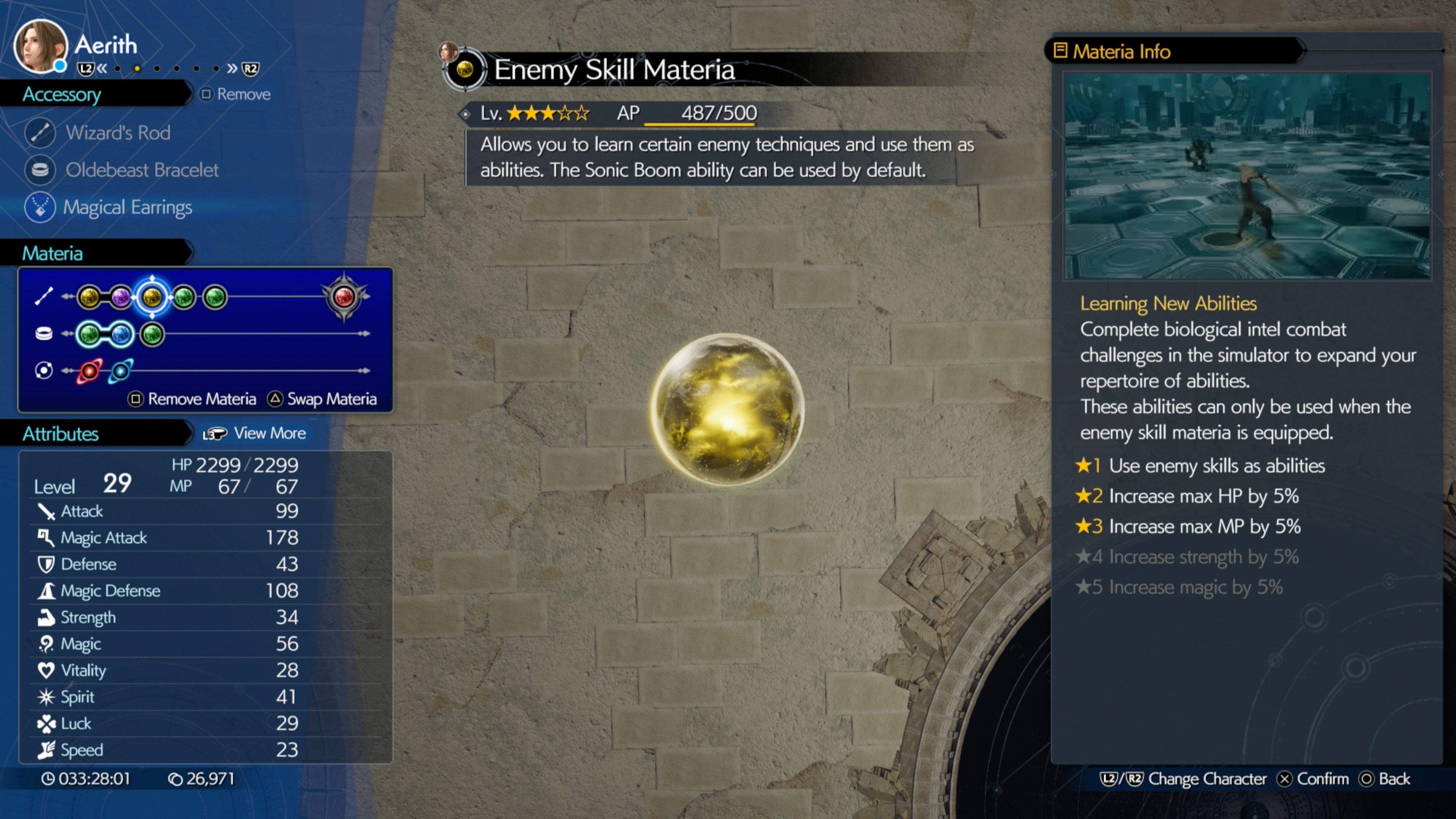1456x819 pixels.
Task: Select the red ringed materia in the accessory row
Action: pyautogui.click(x=89, y=371)
